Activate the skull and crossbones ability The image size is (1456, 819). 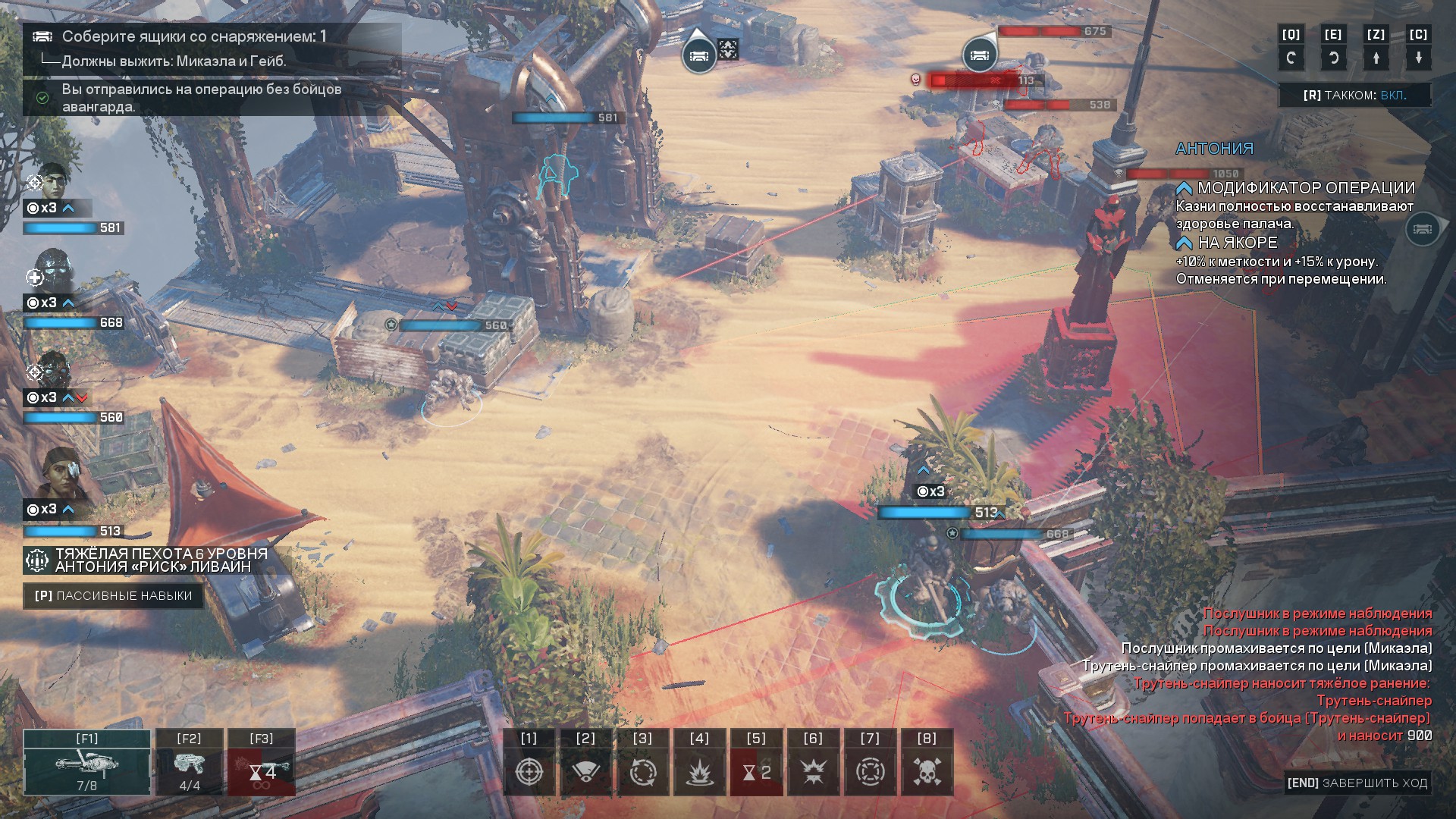[927, 771]
